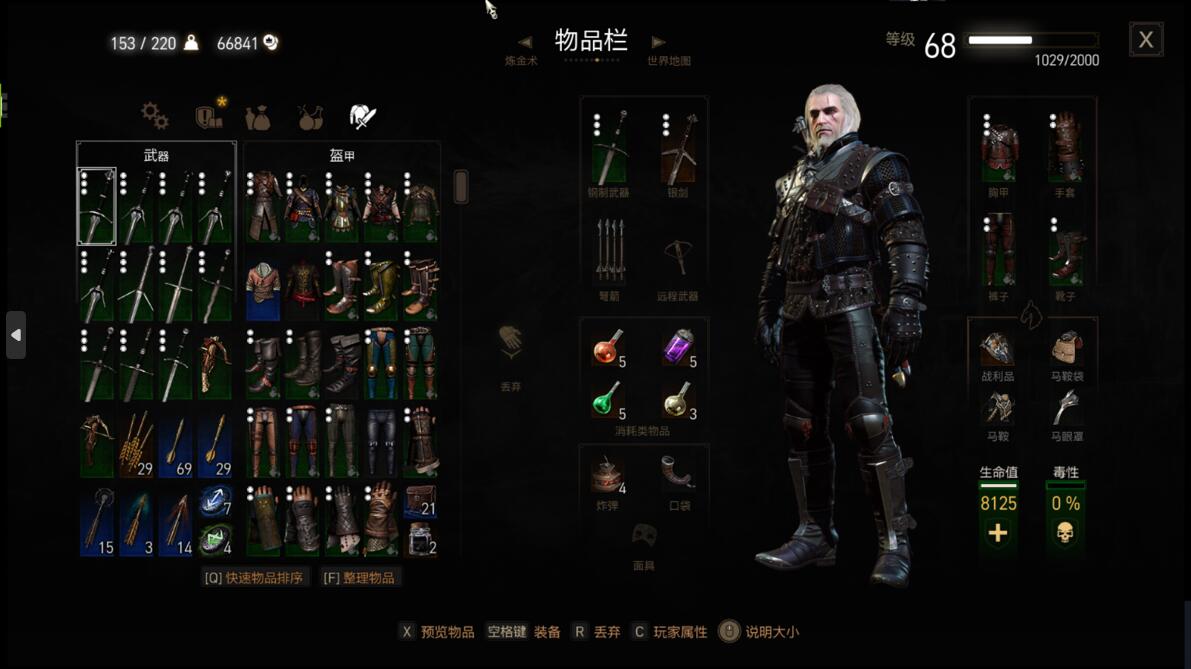The height and width of the screenshot is (669, 1191).
Task: Close the inventory with the X button
Action: (1145, 40)
